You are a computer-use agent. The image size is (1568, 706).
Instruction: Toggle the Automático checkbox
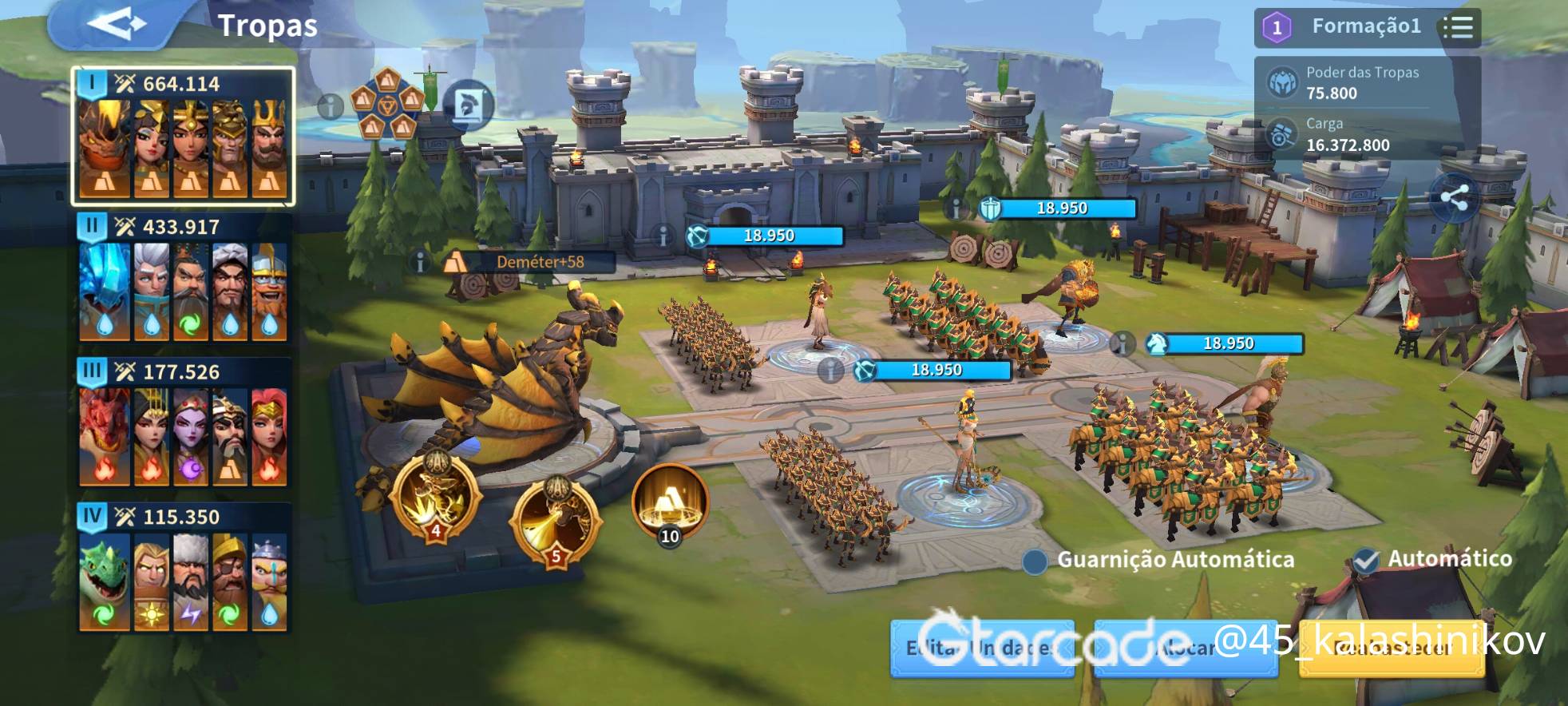click(1366, 561)
